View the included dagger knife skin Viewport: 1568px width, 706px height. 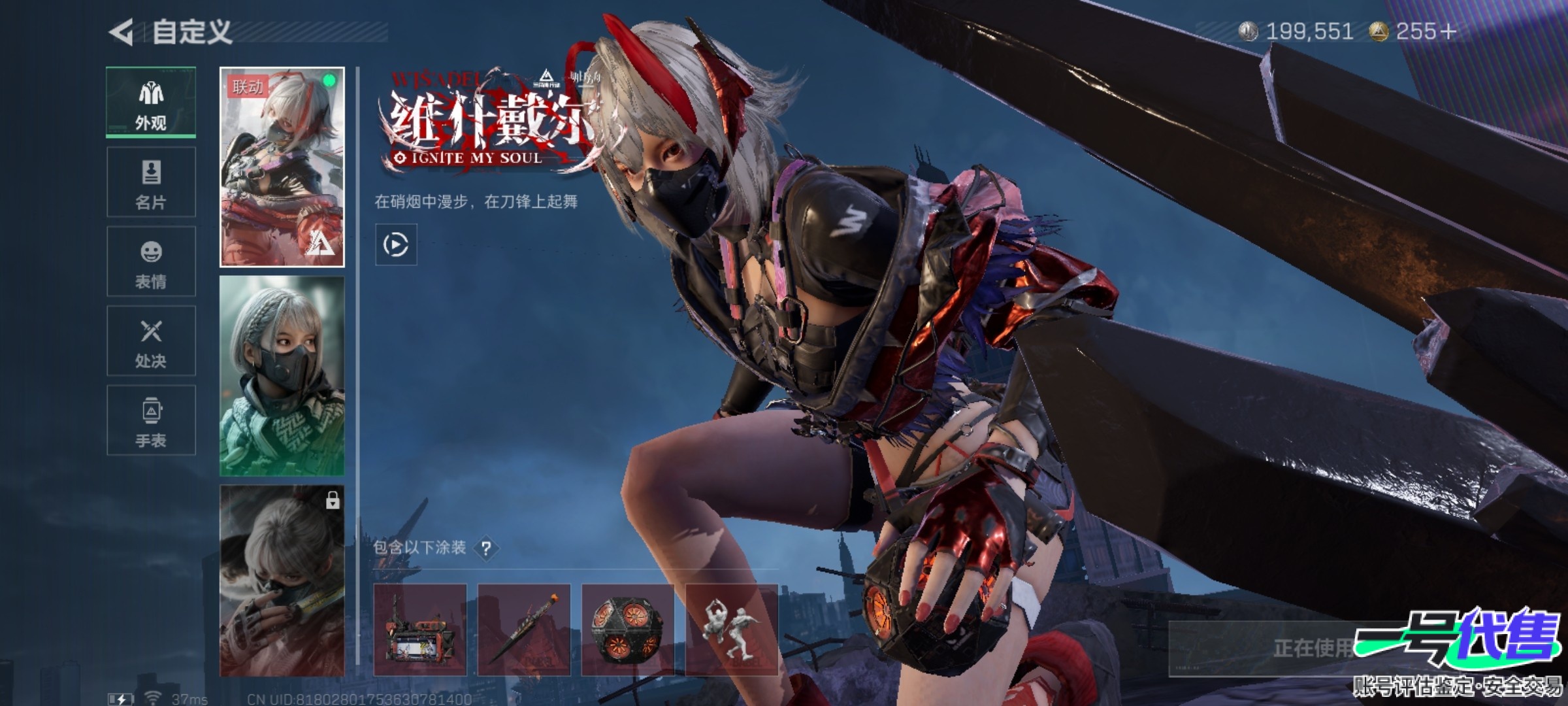pyautogui.click(x=524, y=630)
